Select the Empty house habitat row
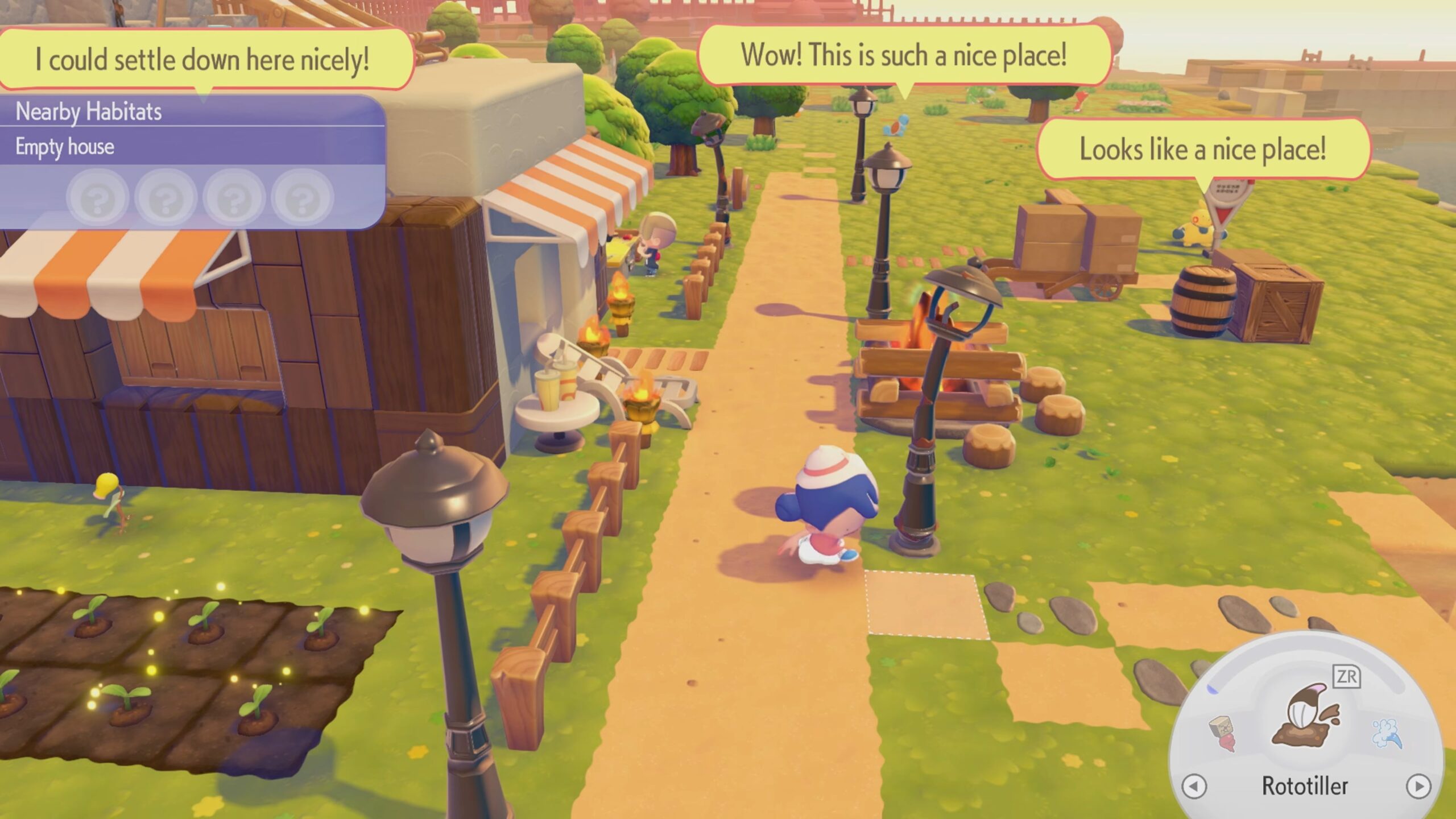Viewport: 1456px width, 819px height. click(192, 147)
